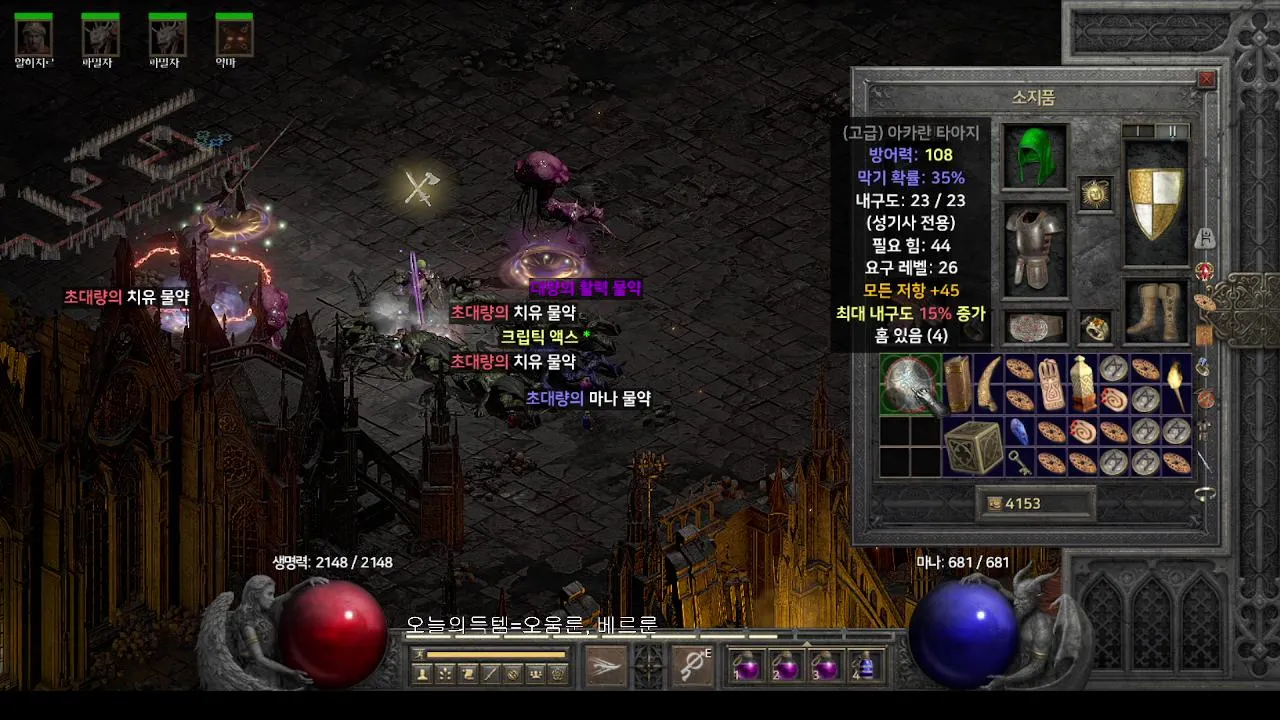Switch to weapon set II tab
Viewport: 1280px width, 720px height.
click(1172, 131)
